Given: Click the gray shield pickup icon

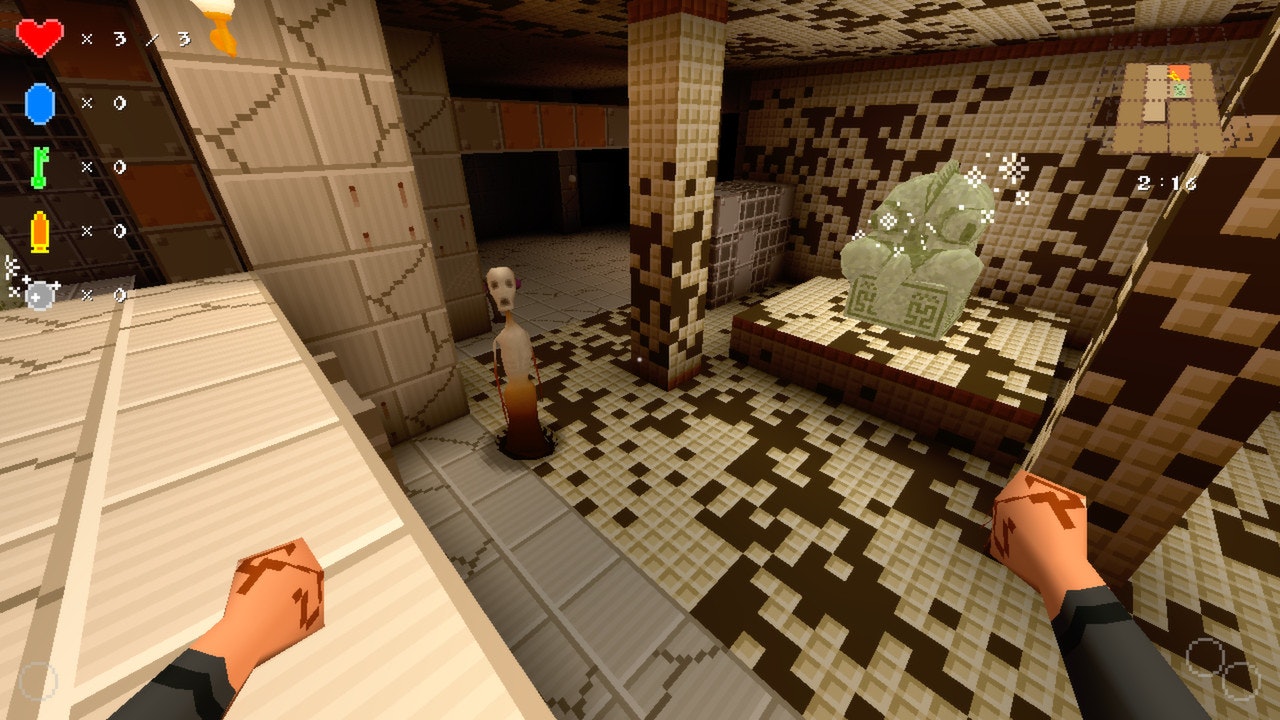Looking at the screenshot, I should pyautogui.click(x=38, y=293).
